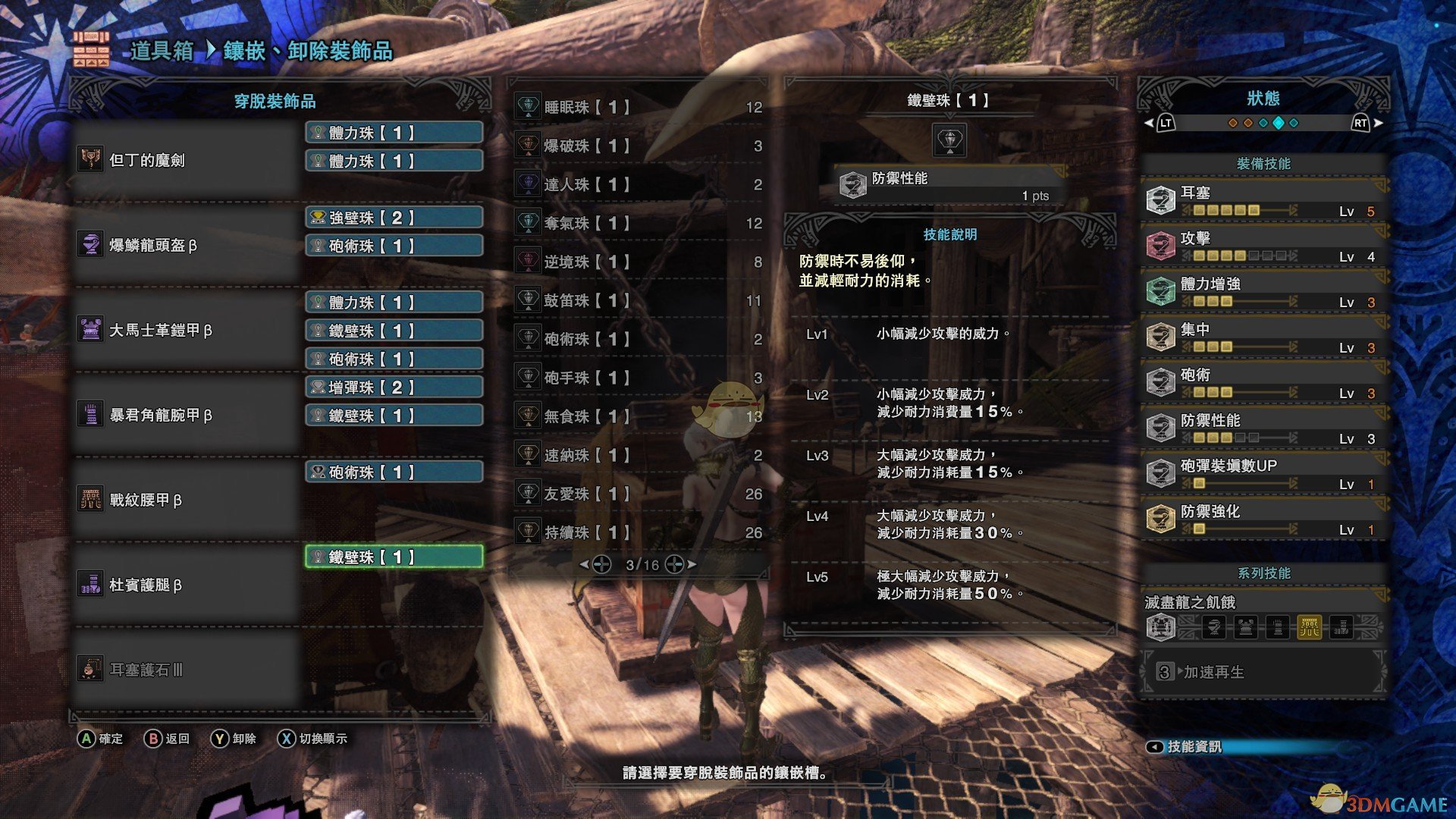Choose the 持續珠【1】 decoration entry
This screenshot has width=1456, height=819.
point(637,532)
